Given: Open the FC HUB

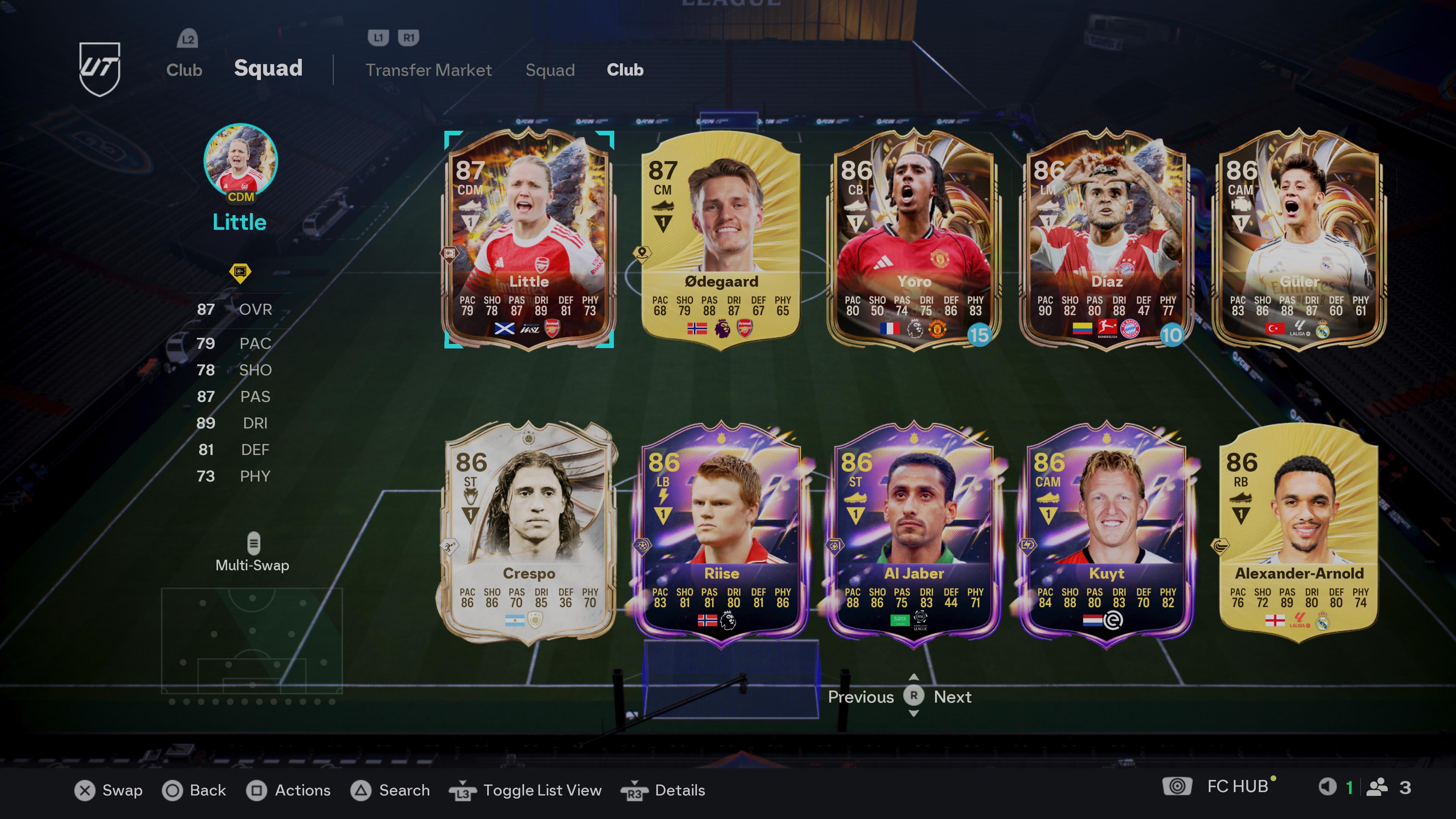Looking at the screenshot, I should (1237, 787).
